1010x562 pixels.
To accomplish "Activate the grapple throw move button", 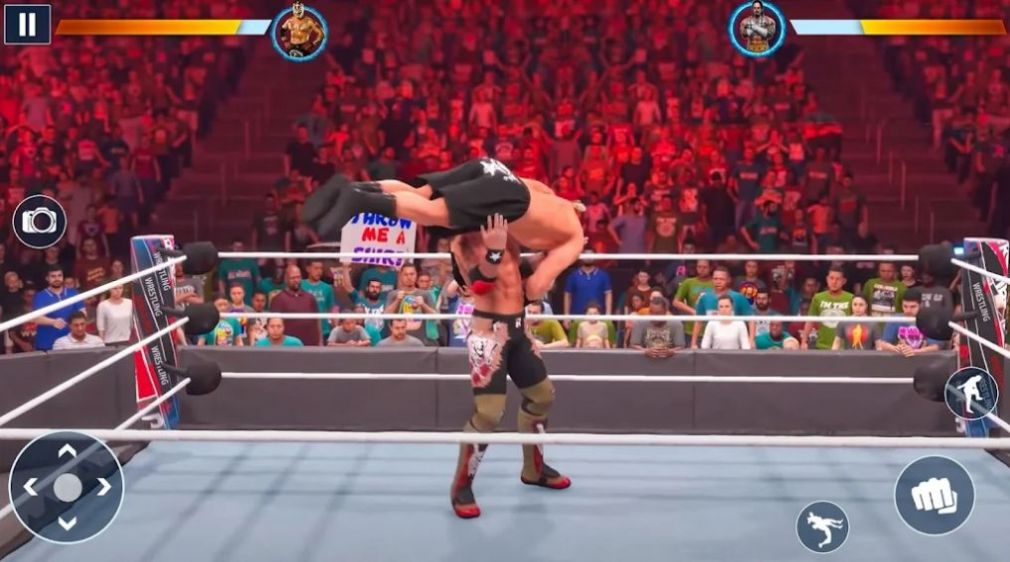I will [822, 526].
